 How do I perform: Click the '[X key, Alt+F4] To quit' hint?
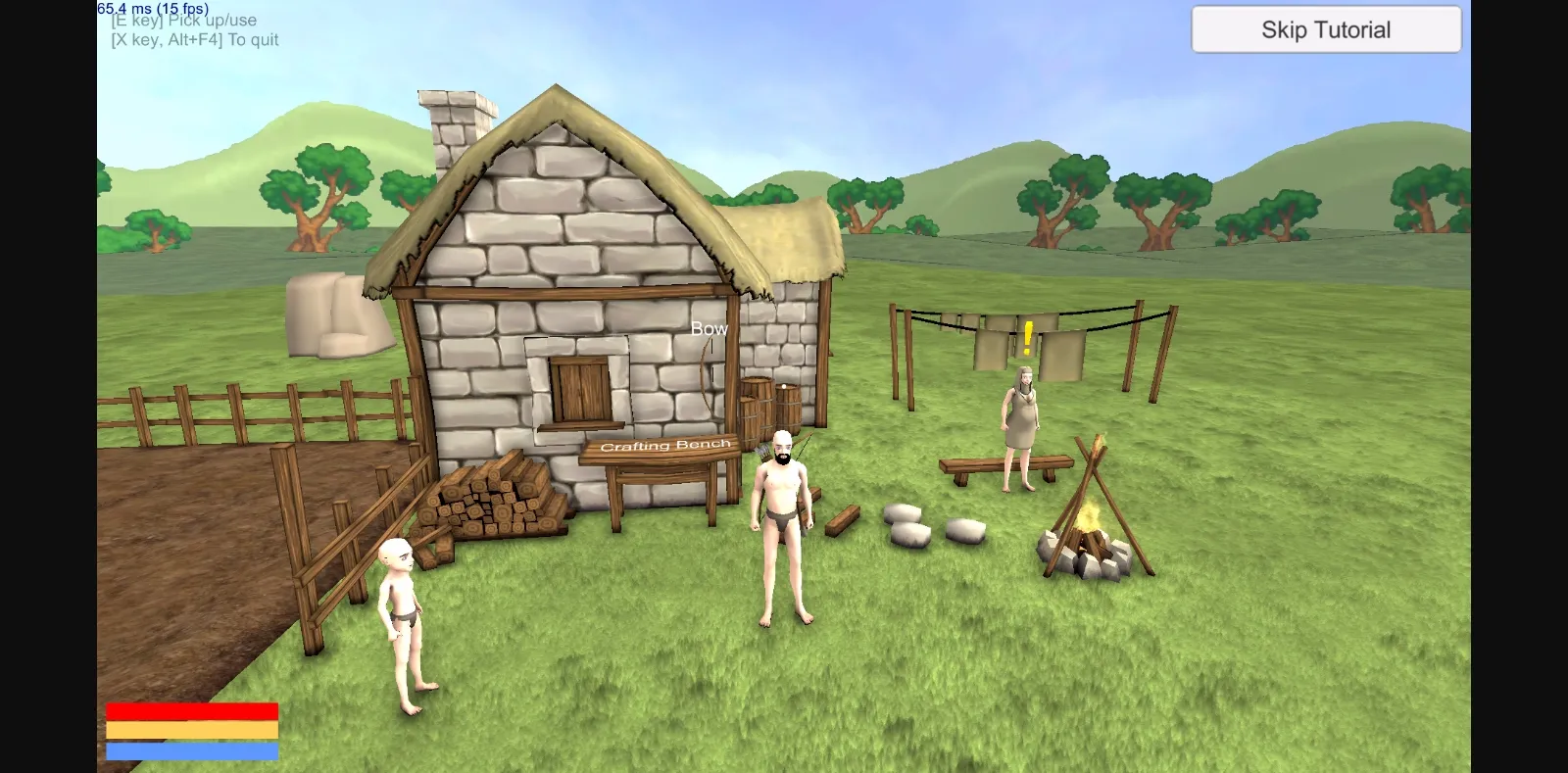(193, 39)
